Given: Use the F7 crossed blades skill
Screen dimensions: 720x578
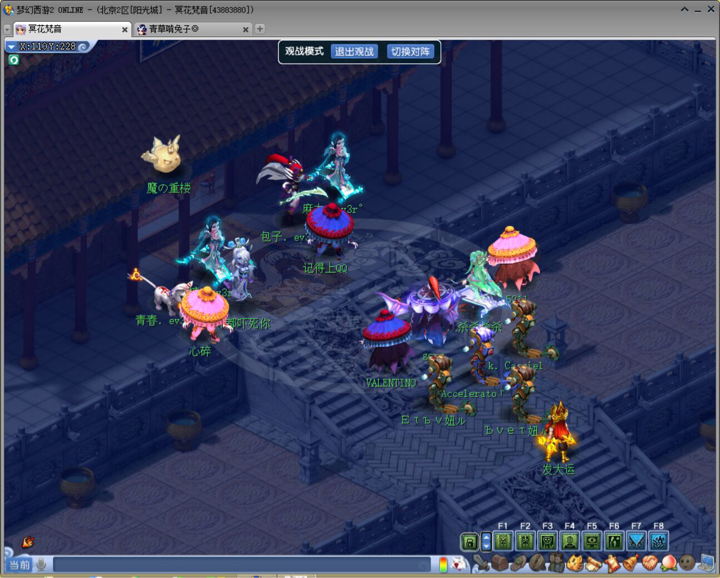Looking at the screenshot, I should pos(636,541).
